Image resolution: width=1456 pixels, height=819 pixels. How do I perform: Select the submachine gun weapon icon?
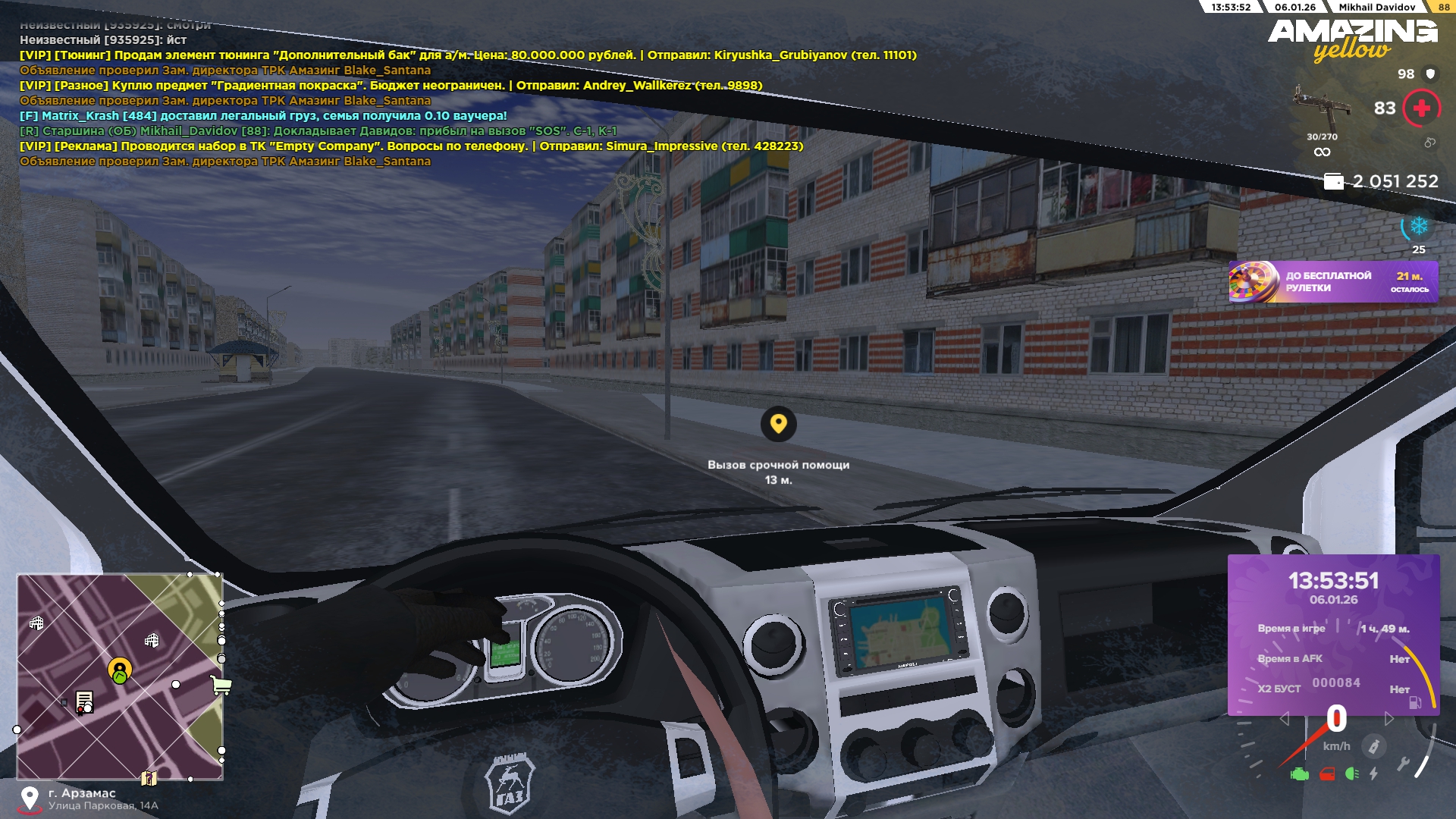click(x=1322, y=108)
